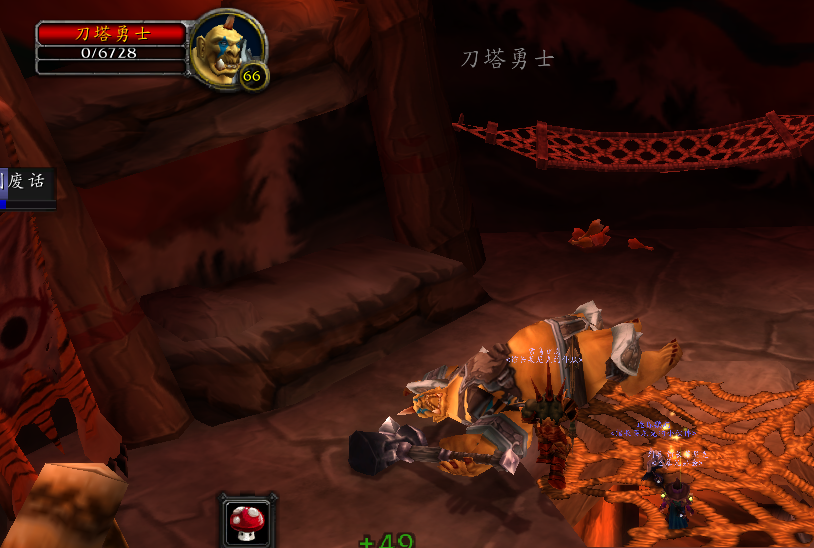814x548 pixels.
Task: Open the 废话 chat tab
Action: click(26, 183)
